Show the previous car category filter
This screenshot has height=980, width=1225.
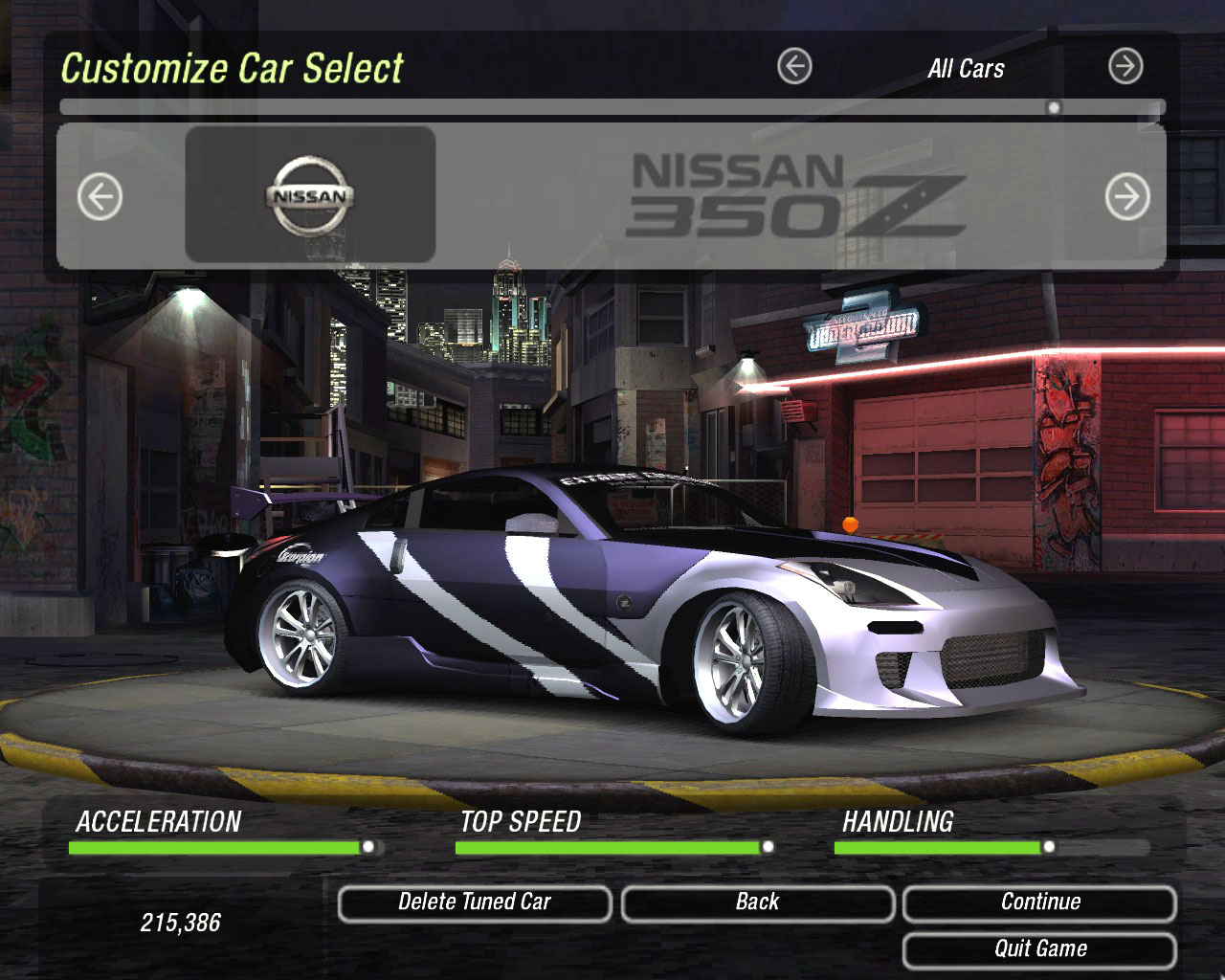point(794,67)
